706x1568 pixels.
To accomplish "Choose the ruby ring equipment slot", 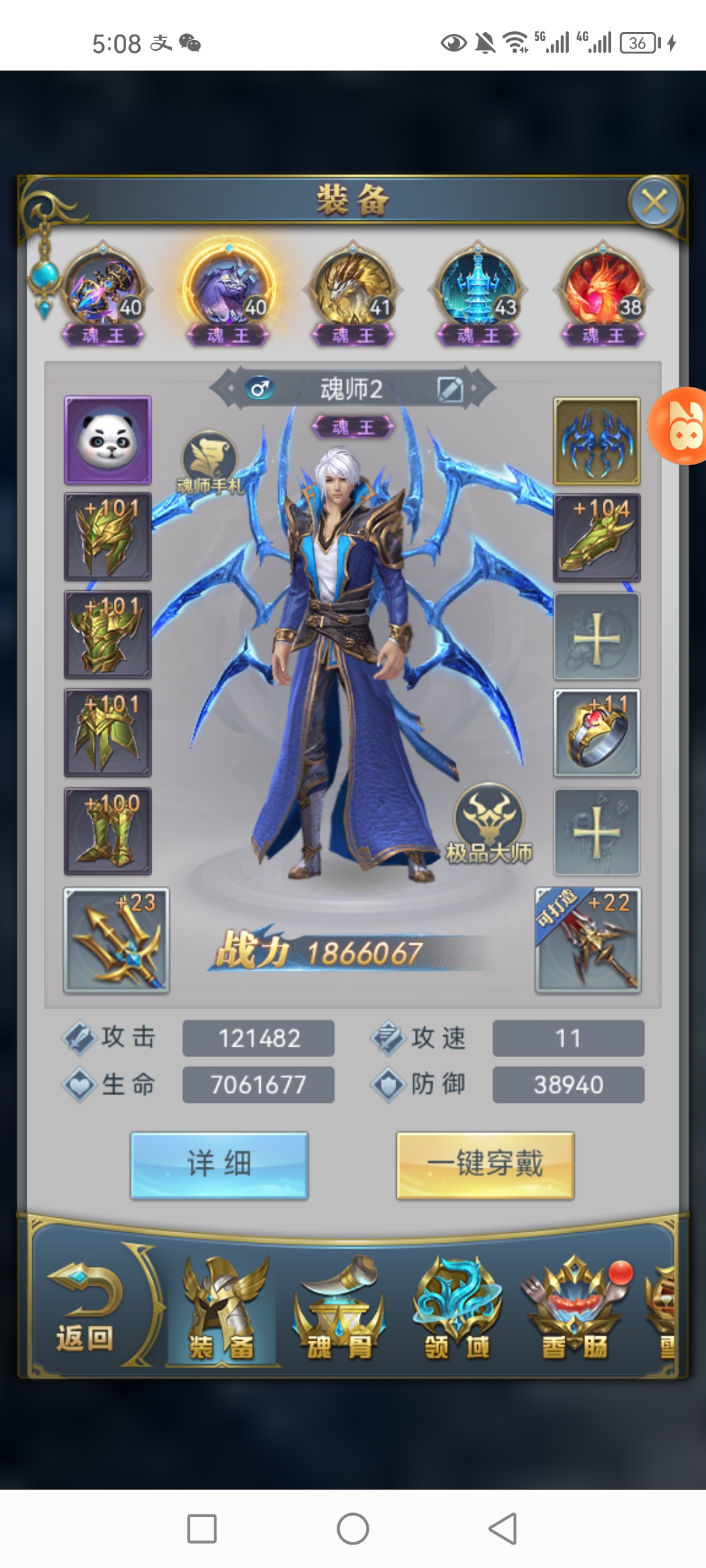I will [596, 733].
